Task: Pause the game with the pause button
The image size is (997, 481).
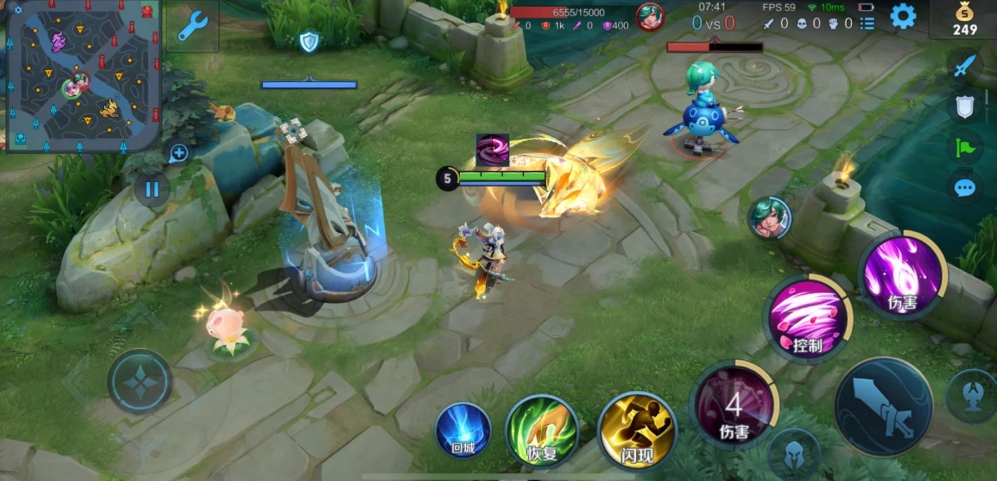Action: [x=152, y=188]
